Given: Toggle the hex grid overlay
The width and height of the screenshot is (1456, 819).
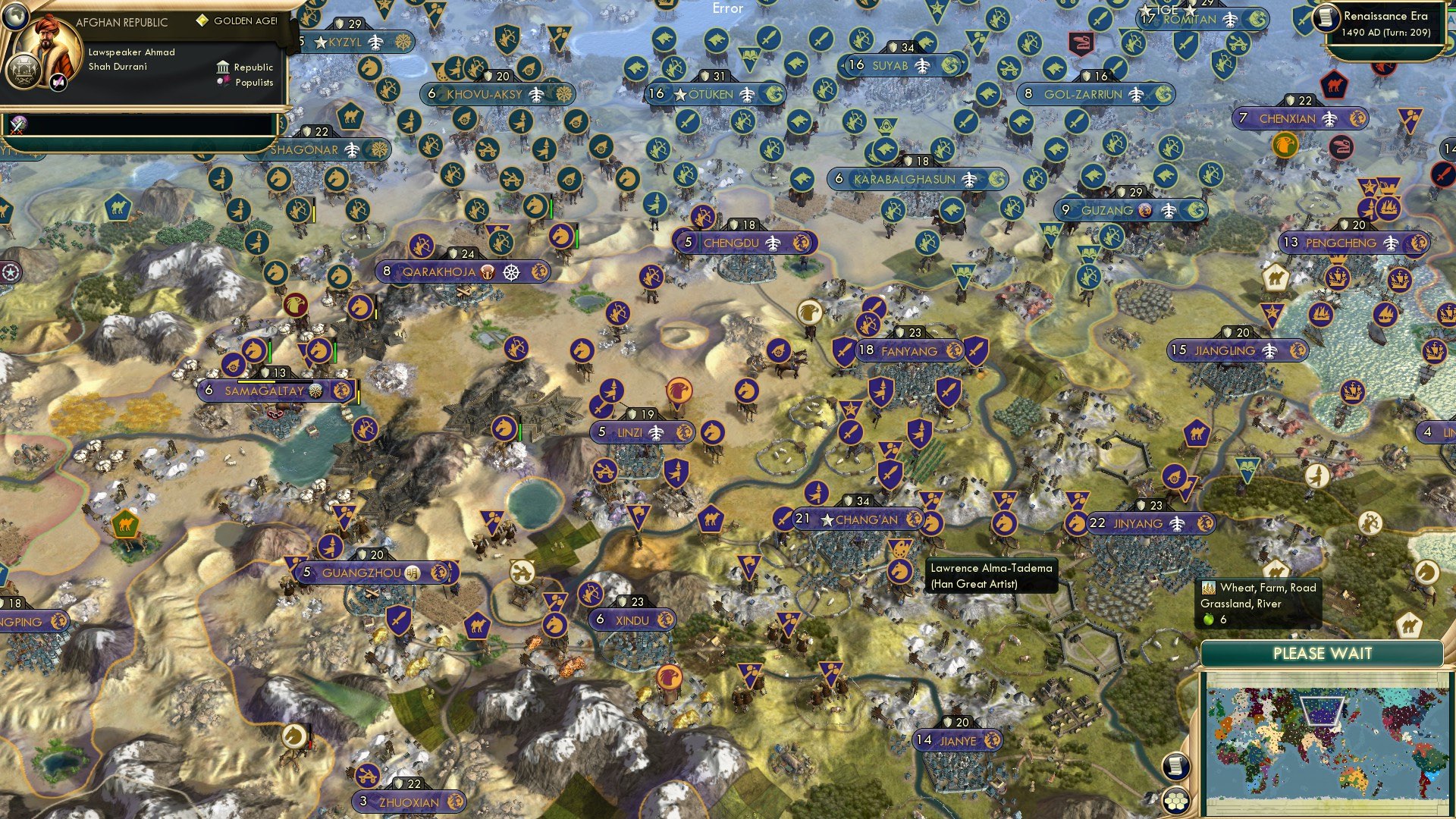Looking at the screenshot, I should pyautogui.click(x=1177, y=800).
